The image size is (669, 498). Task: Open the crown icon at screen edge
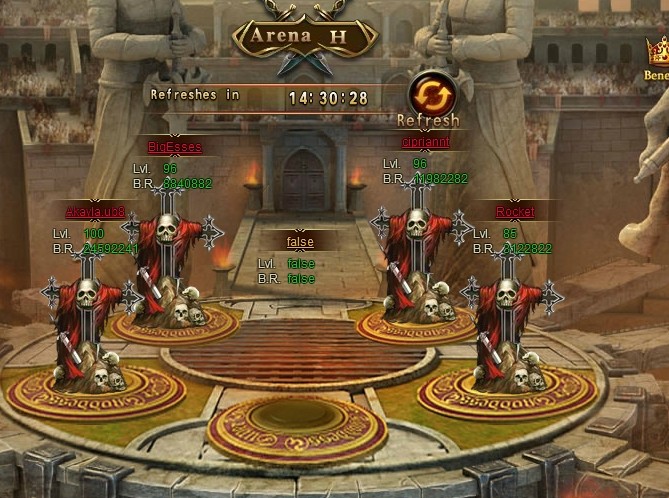[657, 52]
